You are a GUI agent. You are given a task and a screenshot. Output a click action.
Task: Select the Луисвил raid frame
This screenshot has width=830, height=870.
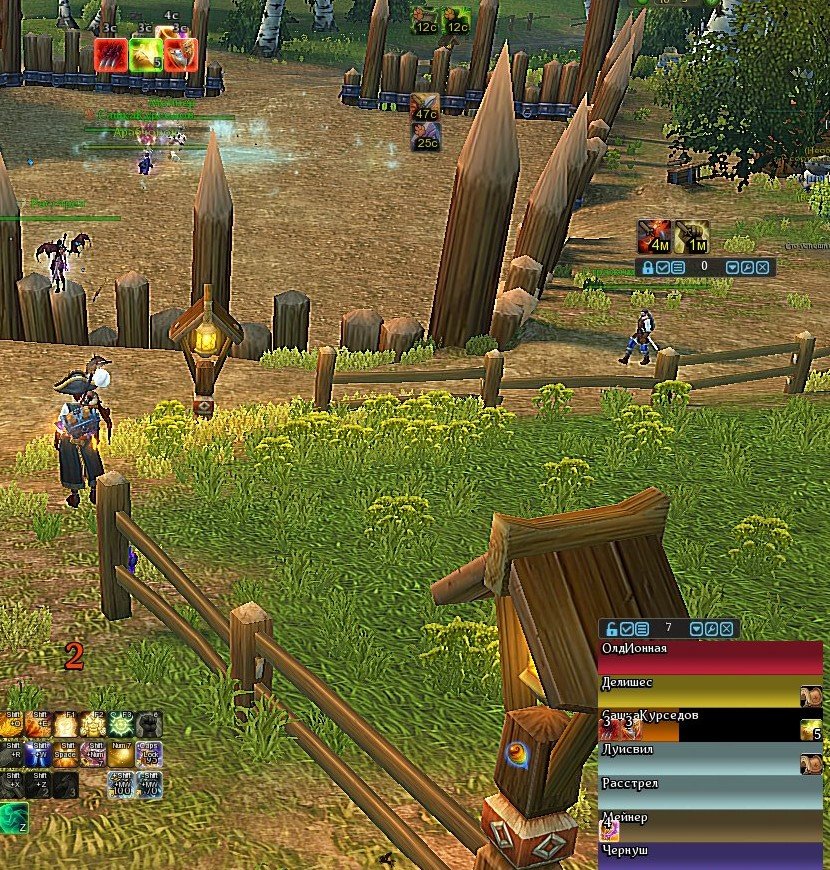point(700,758)
